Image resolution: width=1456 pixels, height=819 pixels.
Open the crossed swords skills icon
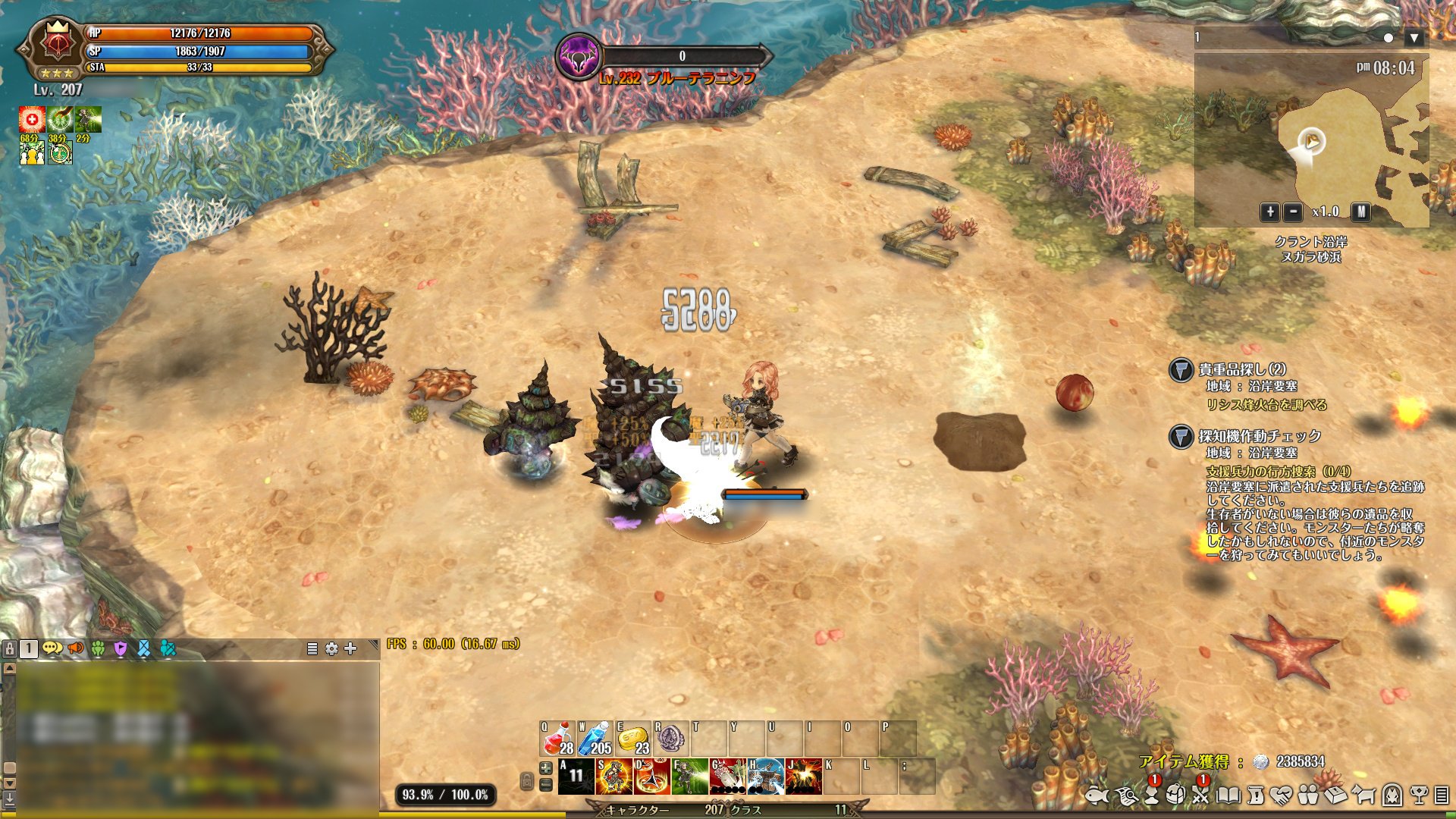tap(1200, 795)
